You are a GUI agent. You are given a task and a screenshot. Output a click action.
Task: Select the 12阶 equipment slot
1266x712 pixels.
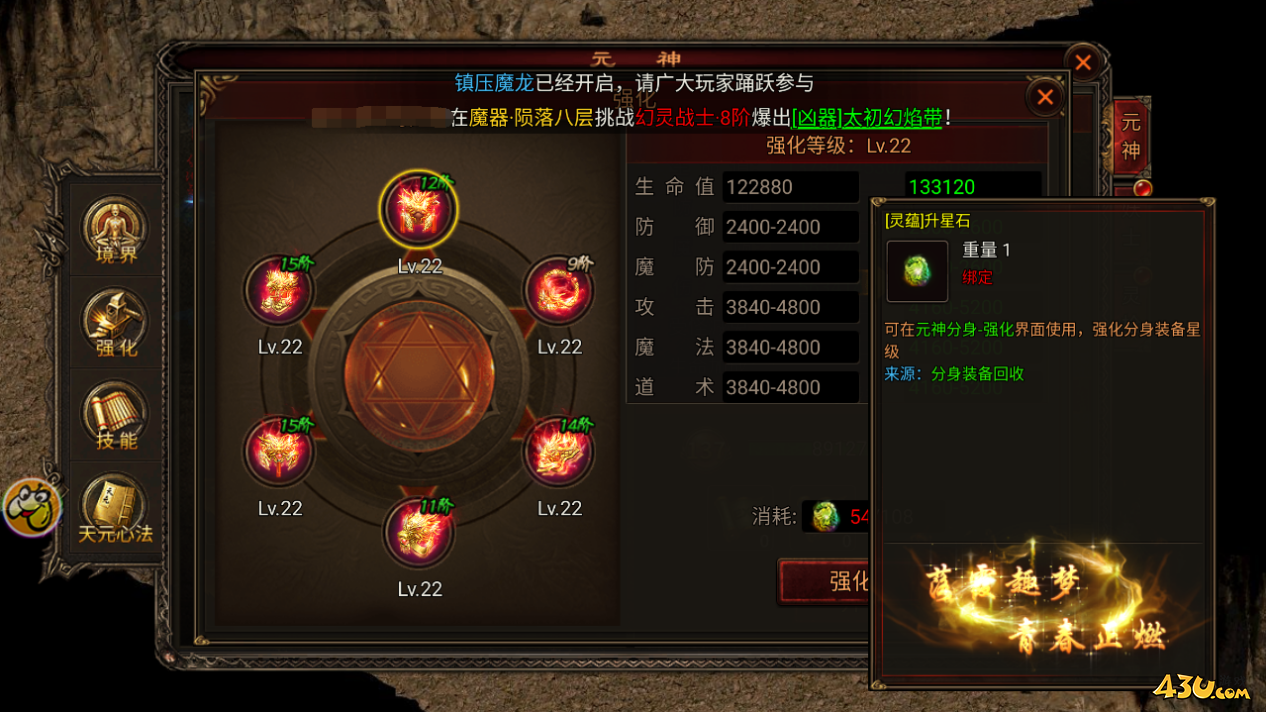coord(418,210)
